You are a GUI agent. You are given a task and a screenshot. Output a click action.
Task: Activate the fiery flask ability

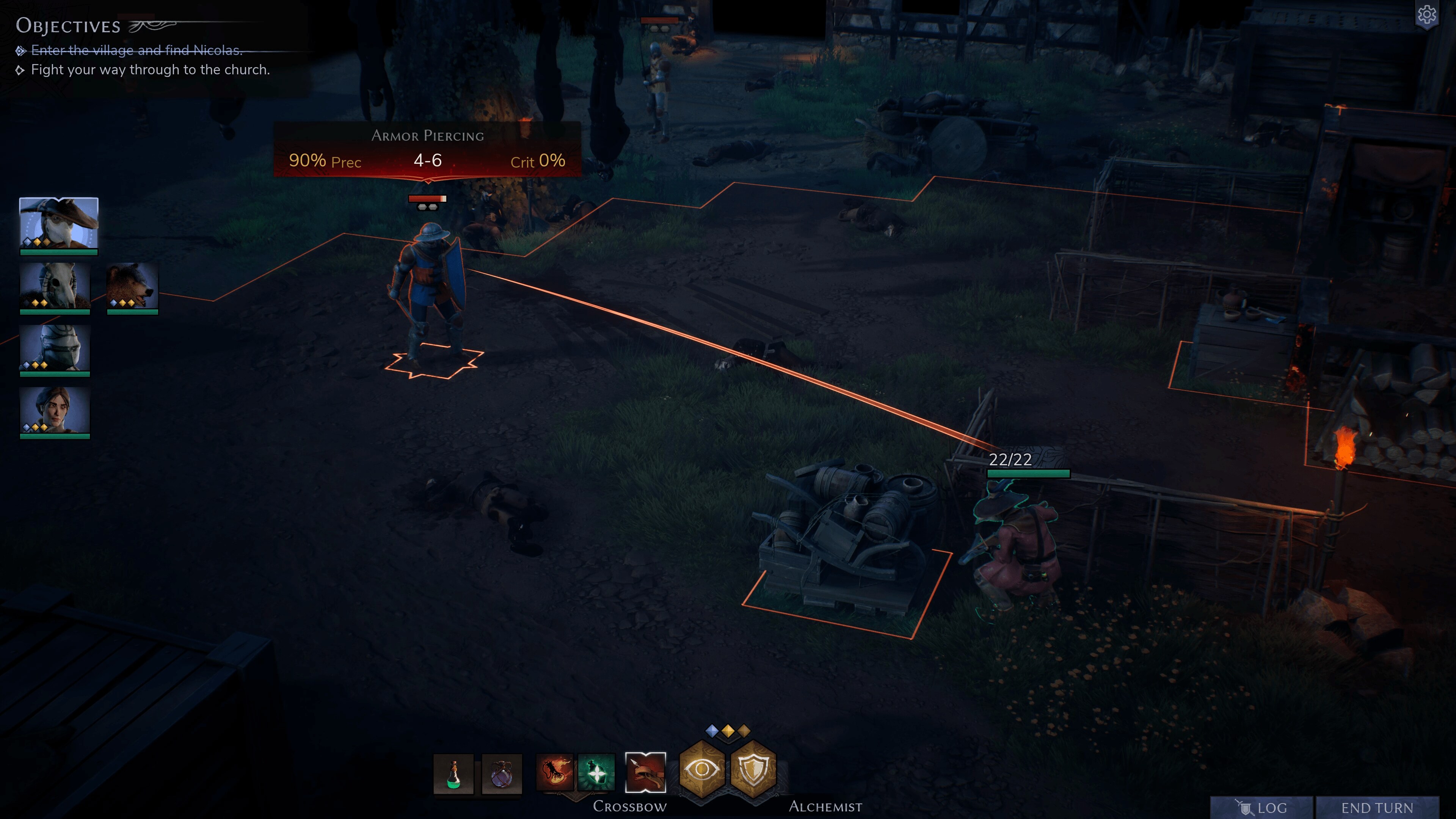pos(554,772)
